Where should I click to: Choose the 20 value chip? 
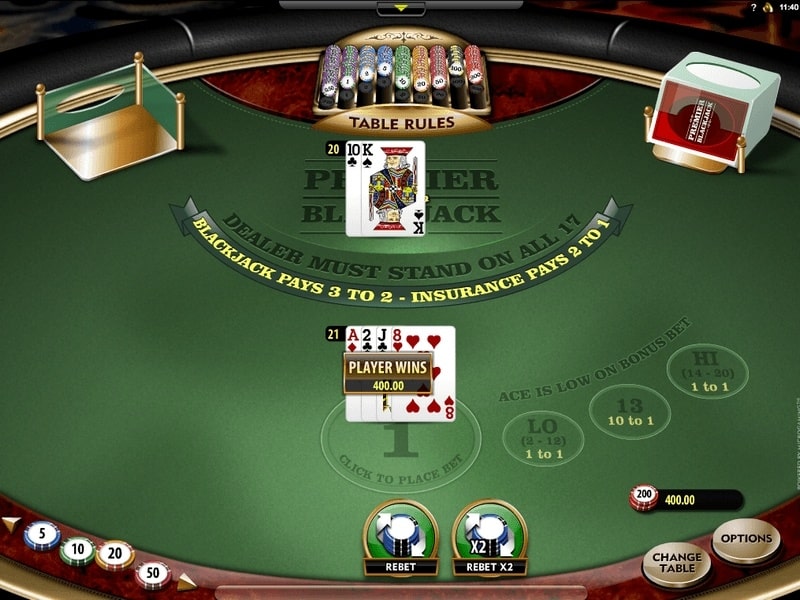tap(114, 554)
